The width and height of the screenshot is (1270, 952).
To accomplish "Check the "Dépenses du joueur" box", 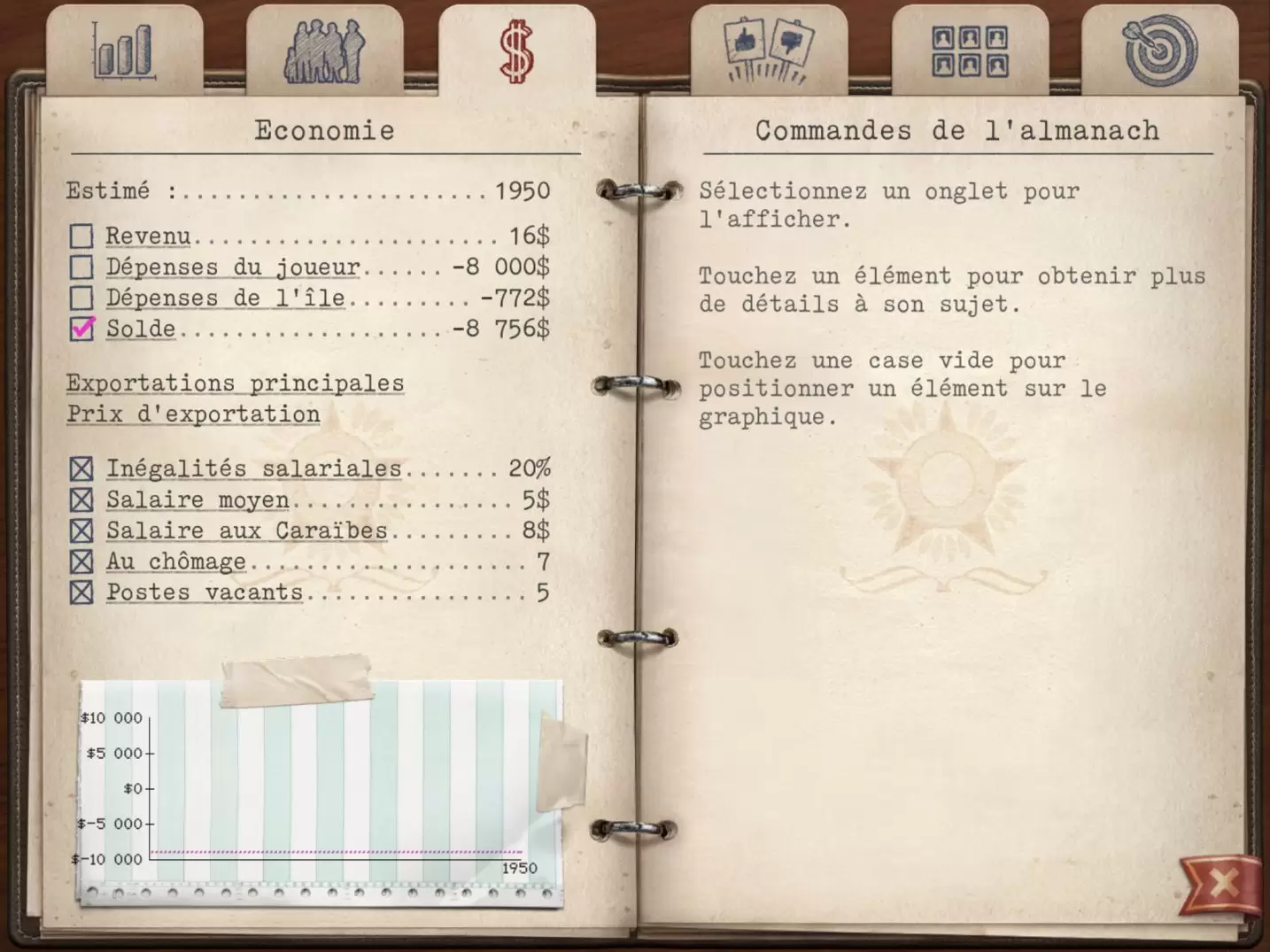I will [x=81, y=267].
